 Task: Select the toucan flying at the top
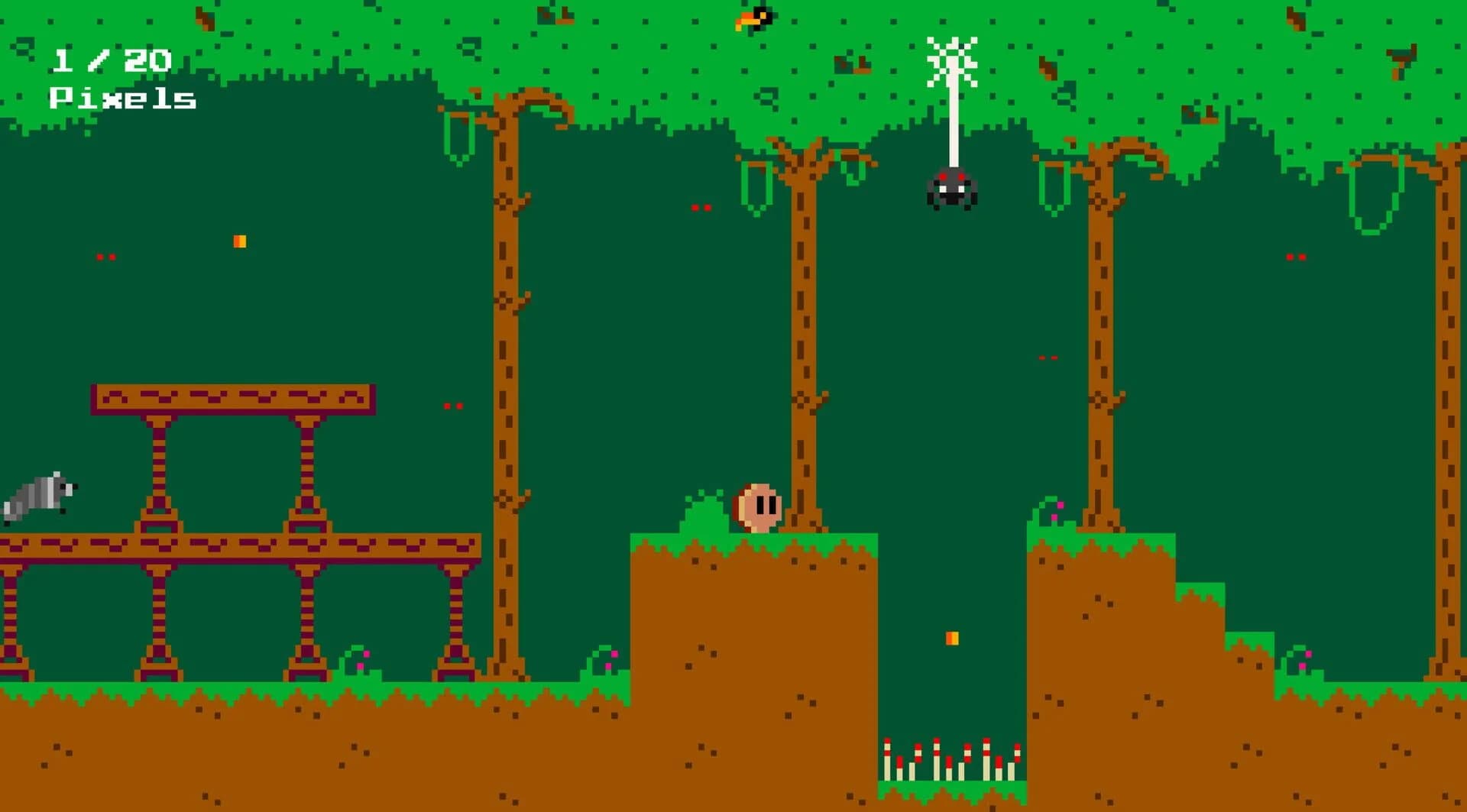pyautogui.click(x=753, y=19)
